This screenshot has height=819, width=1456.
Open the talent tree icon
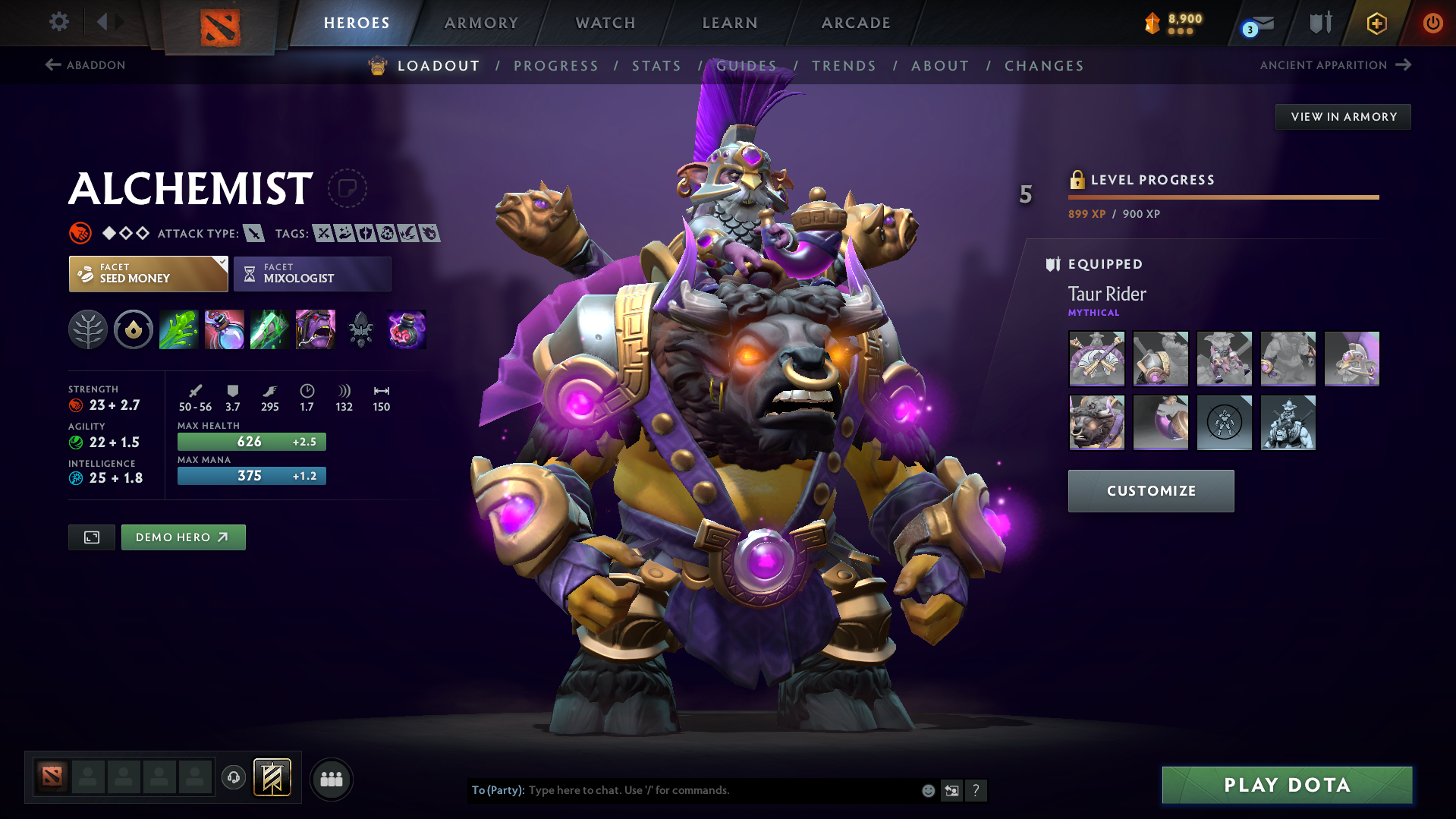point(87,329)
